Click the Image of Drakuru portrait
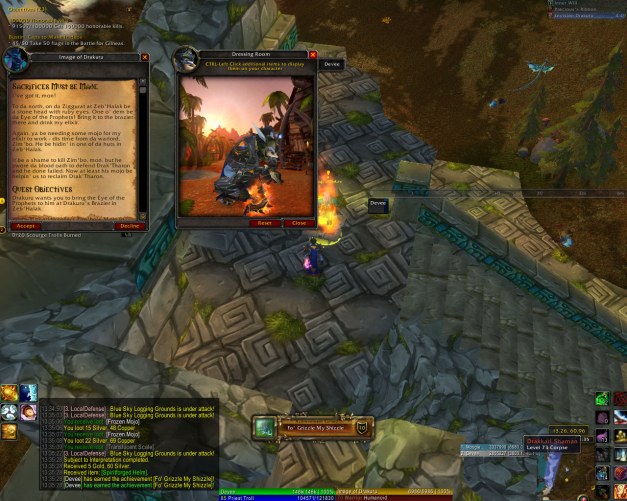The height and width of the screenshot is (501, 627). click(x=15, y=61)
